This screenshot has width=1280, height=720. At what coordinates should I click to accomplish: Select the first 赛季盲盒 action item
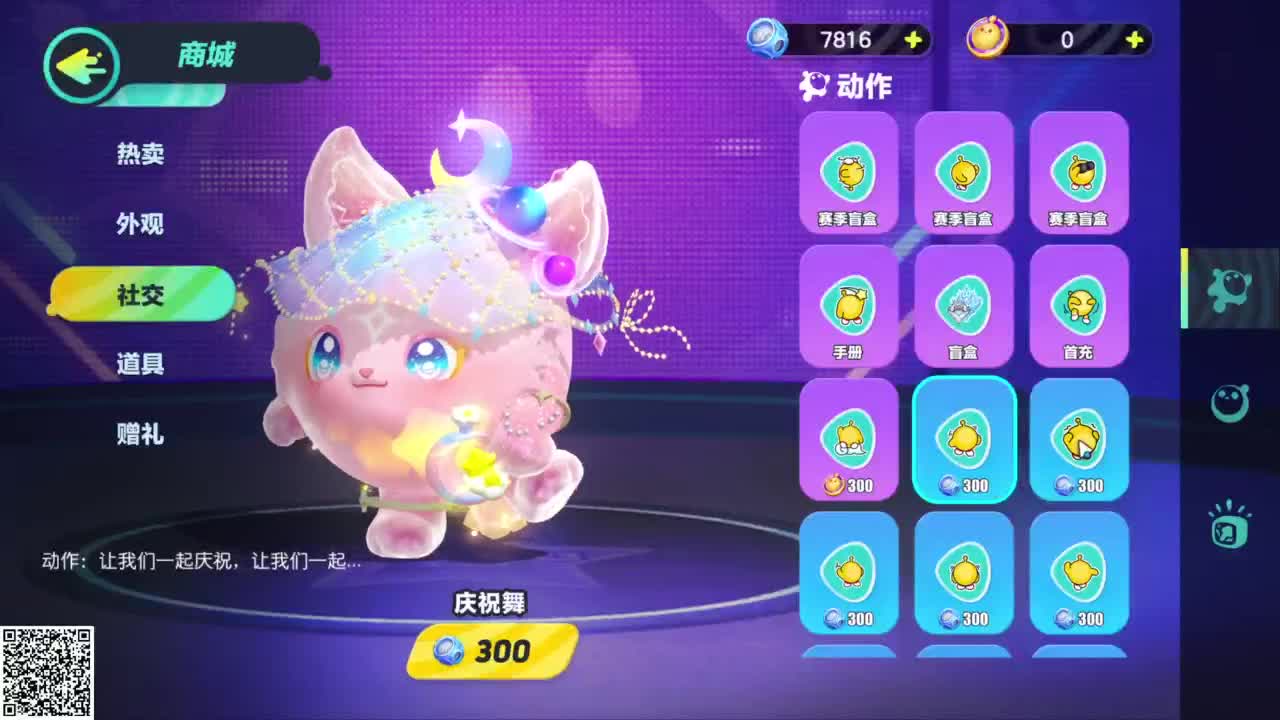(848, 172)
